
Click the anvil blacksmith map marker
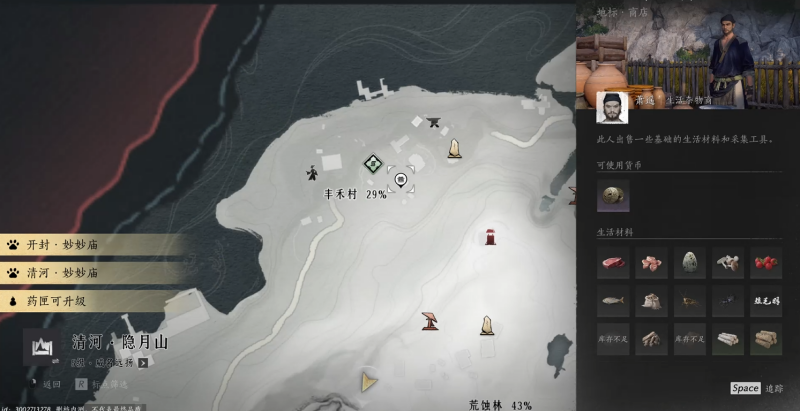tap(433, 123)
